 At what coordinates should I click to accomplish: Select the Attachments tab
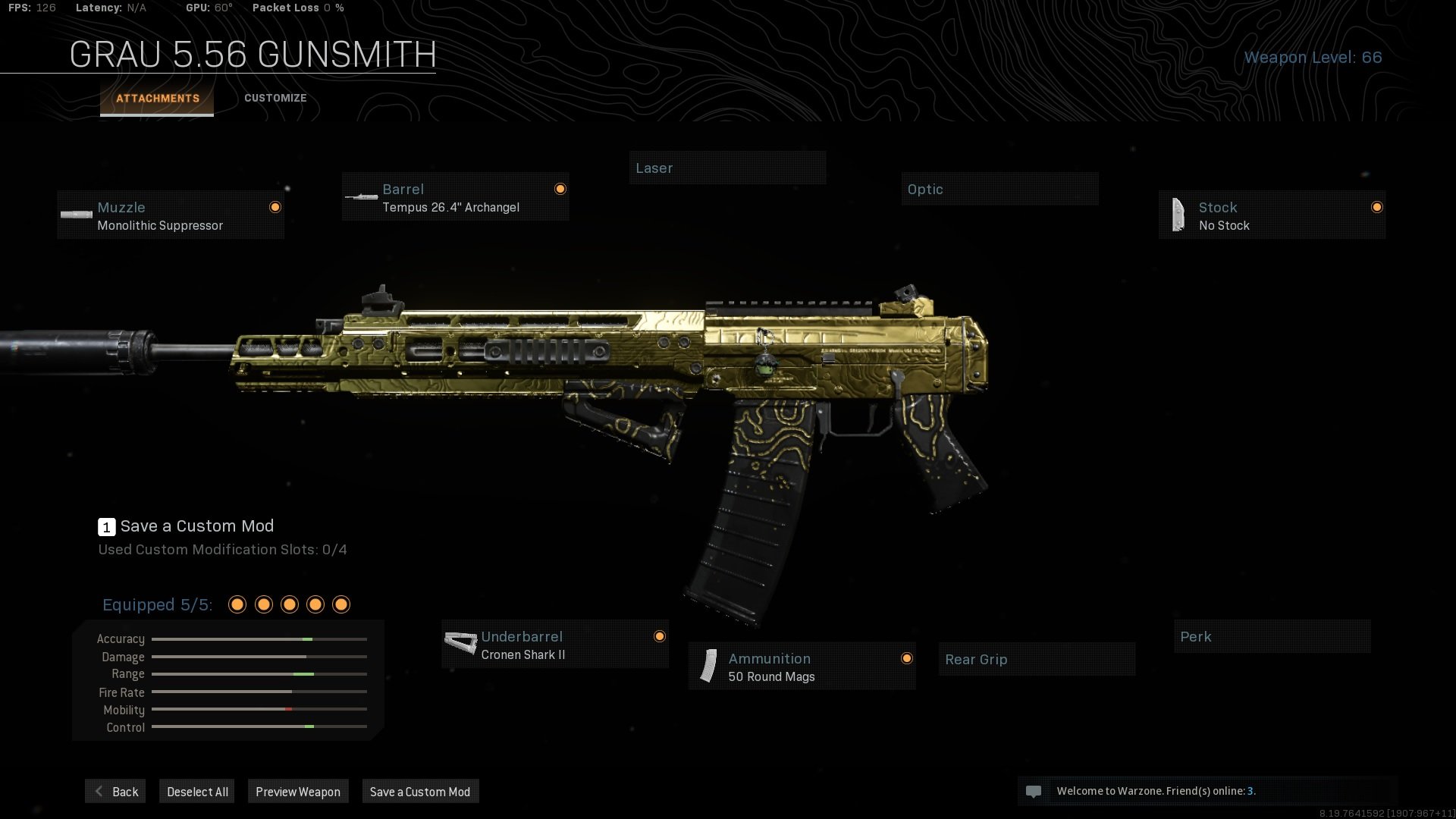[x=157, y=98]
